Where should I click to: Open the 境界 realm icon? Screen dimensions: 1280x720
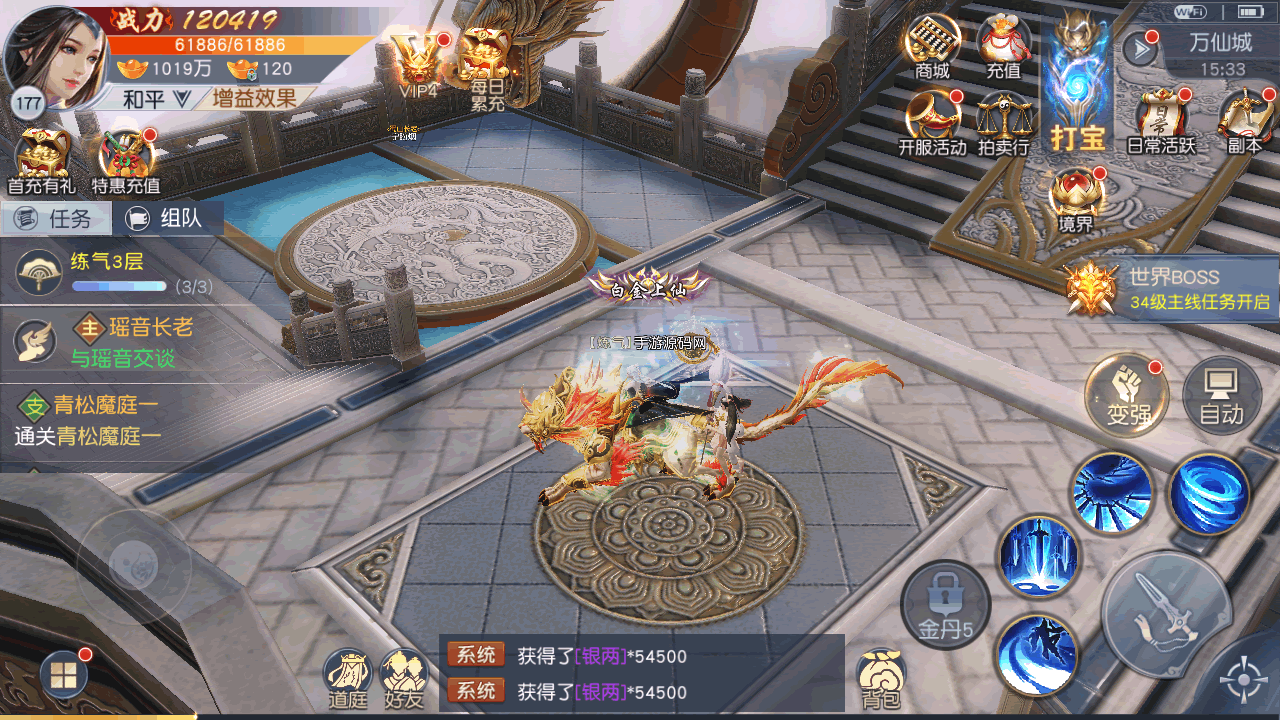coord(1076,200)
